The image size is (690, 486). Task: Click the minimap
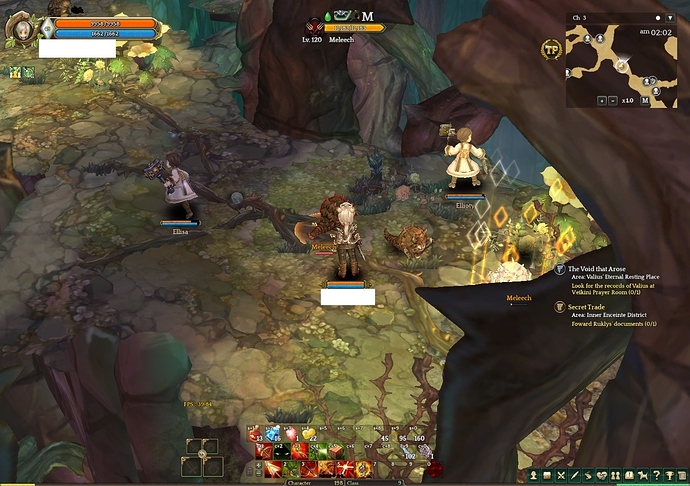pyautogui.click(x=621, y=64)
